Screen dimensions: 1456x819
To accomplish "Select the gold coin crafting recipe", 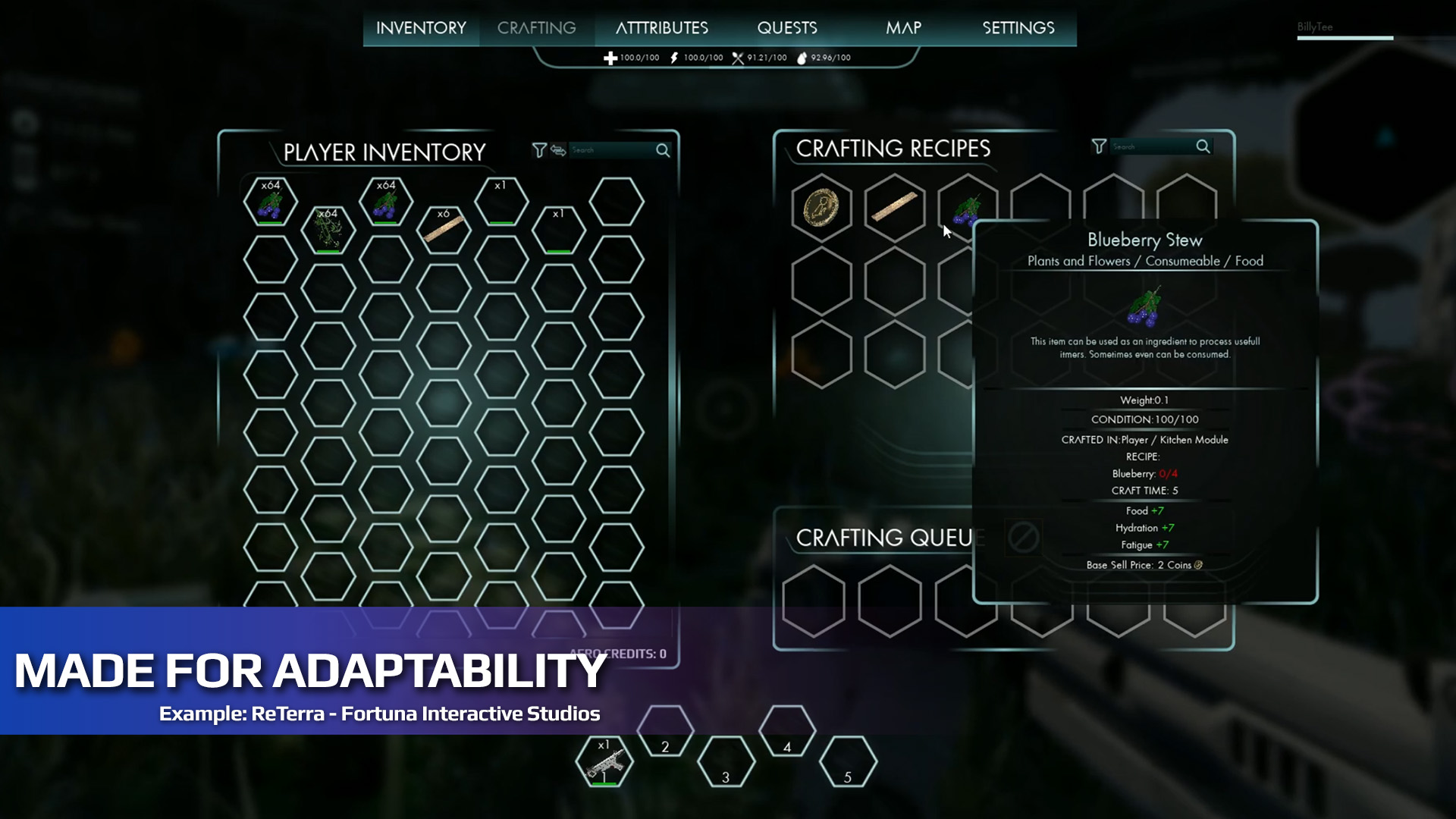I will pyautogui.click(x=821, y=209).
